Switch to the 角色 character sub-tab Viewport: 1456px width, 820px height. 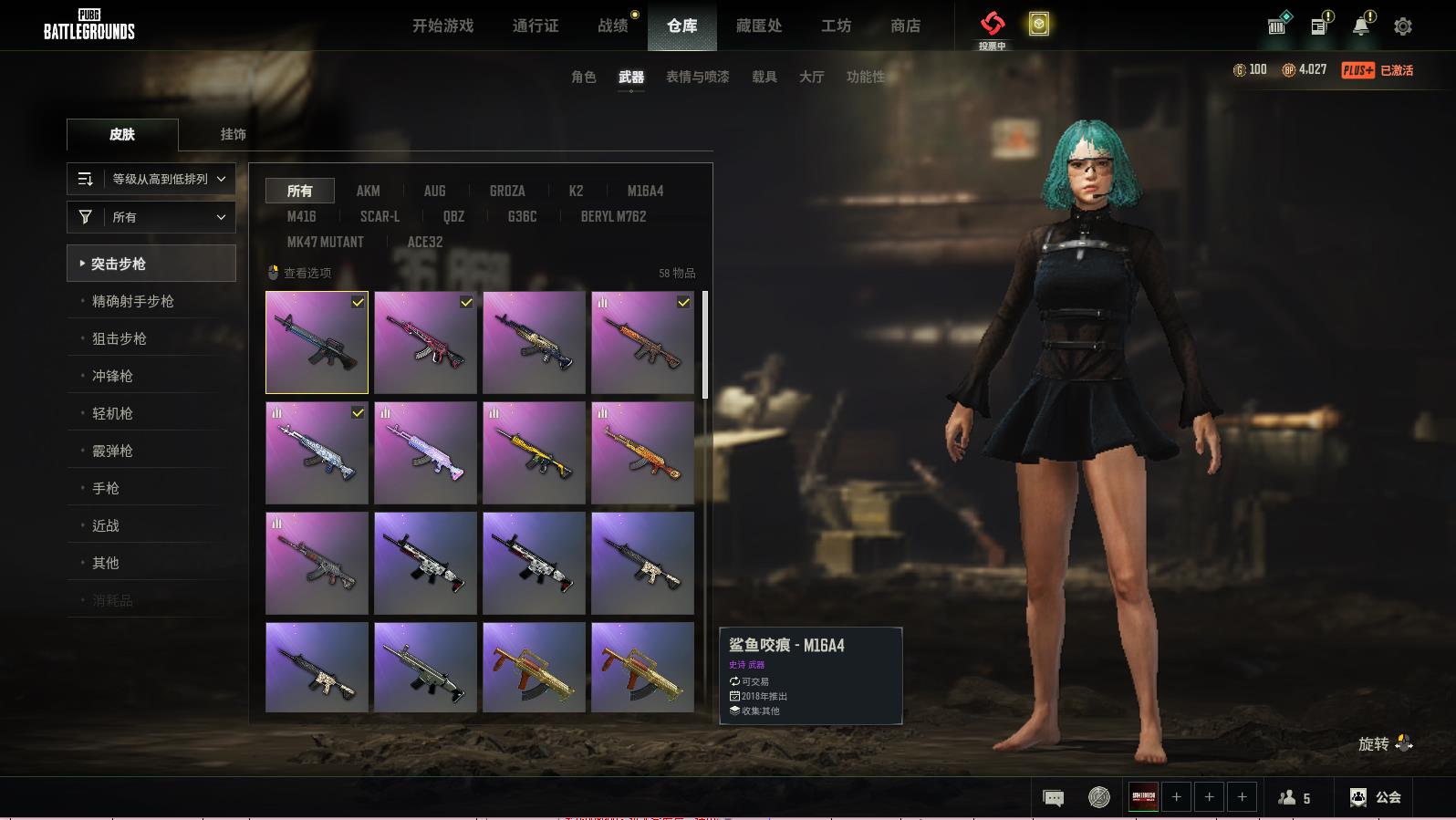tap(583, 77)
